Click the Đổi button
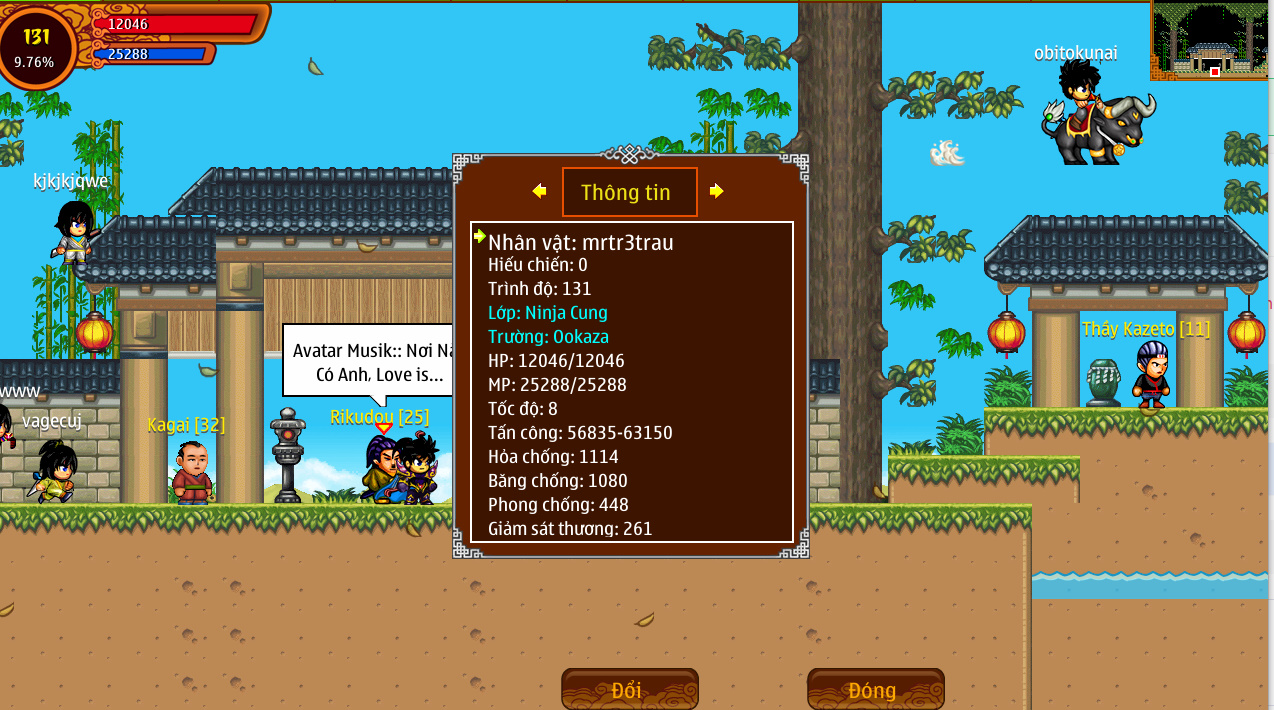The height and width of the screenshot is (710, 1274). pos(629,690)
